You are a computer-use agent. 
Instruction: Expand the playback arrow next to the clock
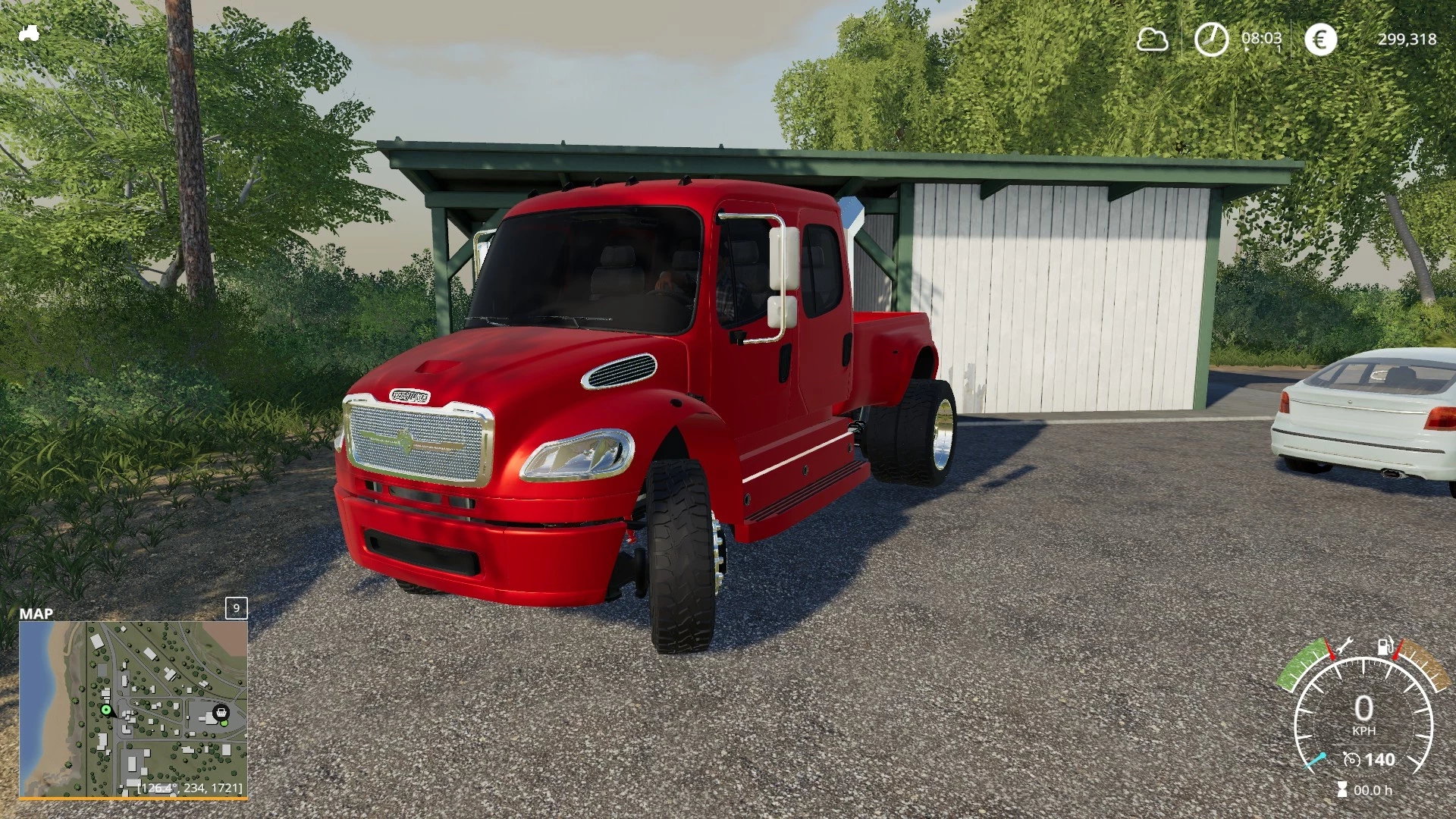[1246, 49]
